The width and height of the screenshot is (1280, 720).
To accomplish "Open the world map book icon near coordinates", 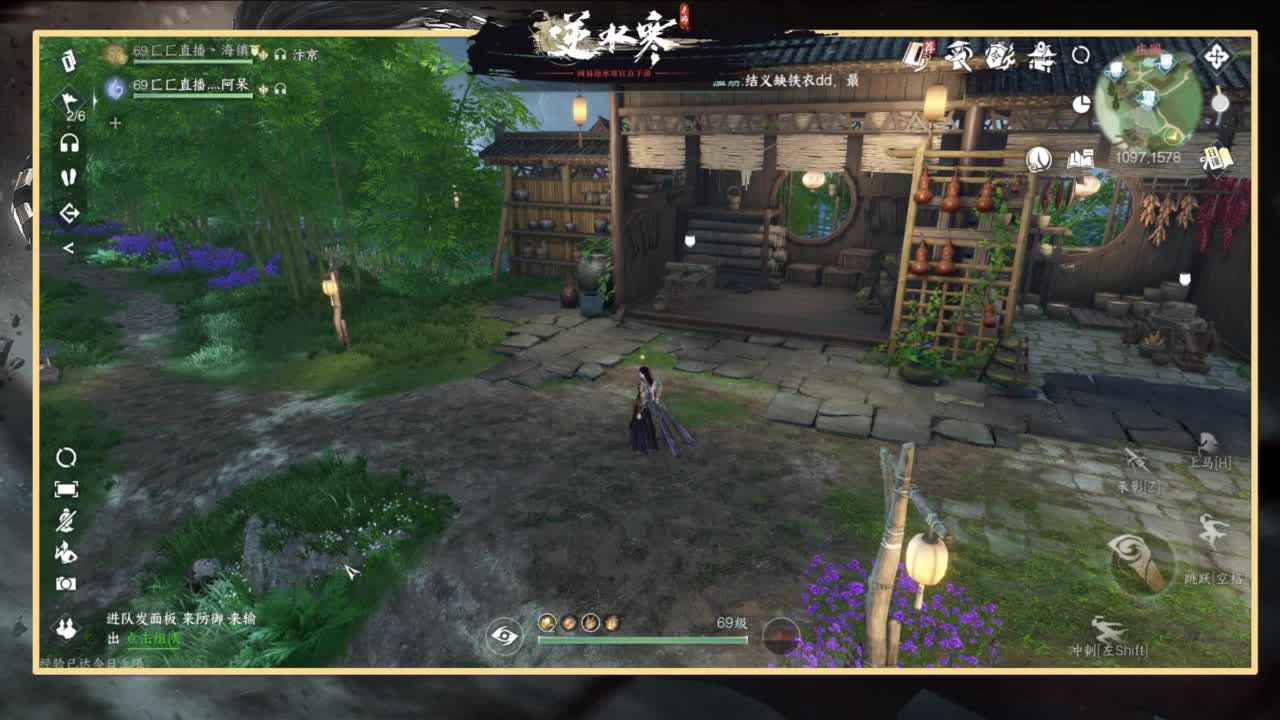I will click(1081, 159).
